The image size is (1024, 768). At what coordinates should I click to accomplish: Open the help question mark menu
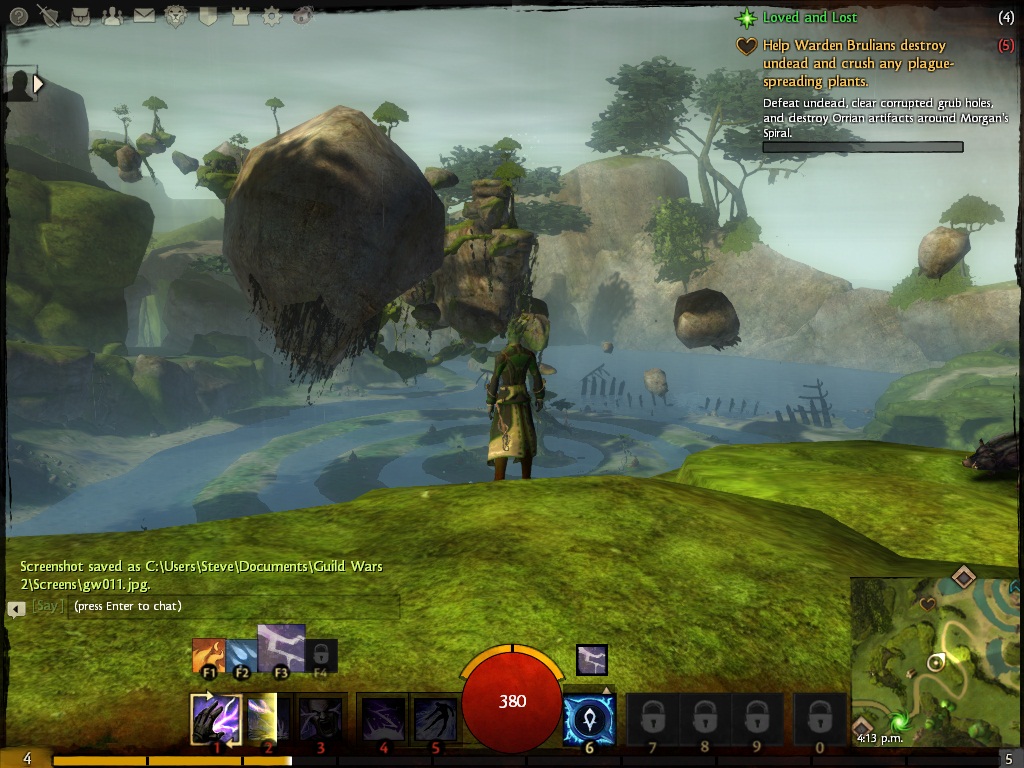pos(18,16)
